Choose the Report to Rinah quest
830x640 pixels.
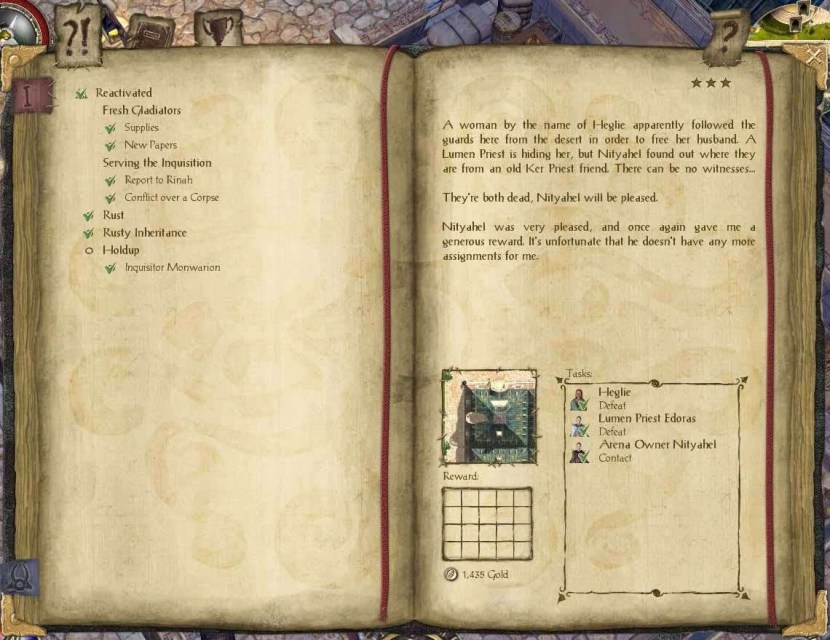click(x=158, y=180)
